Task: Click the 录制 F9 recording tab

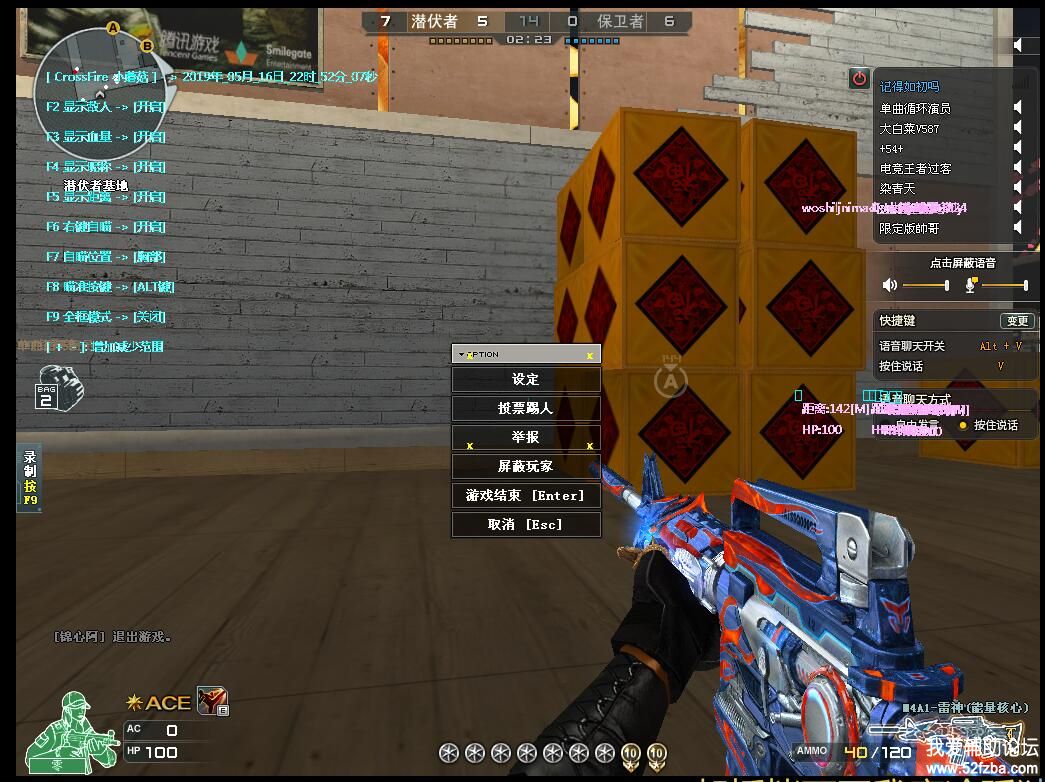Action: pyautogui.click(x=30, y=478)
